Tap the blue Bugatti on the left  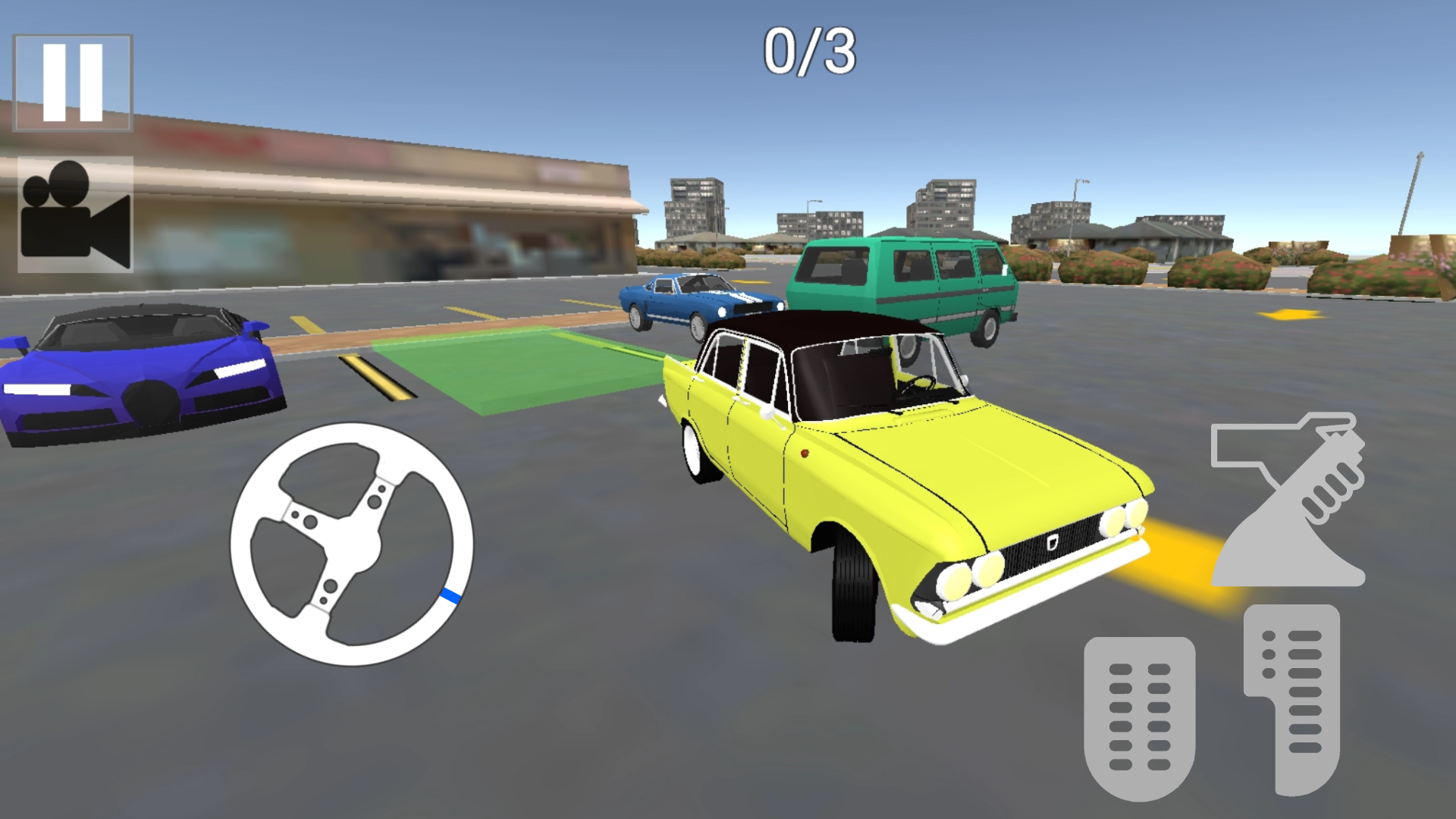pyautogui.click(x=136, y=372)
